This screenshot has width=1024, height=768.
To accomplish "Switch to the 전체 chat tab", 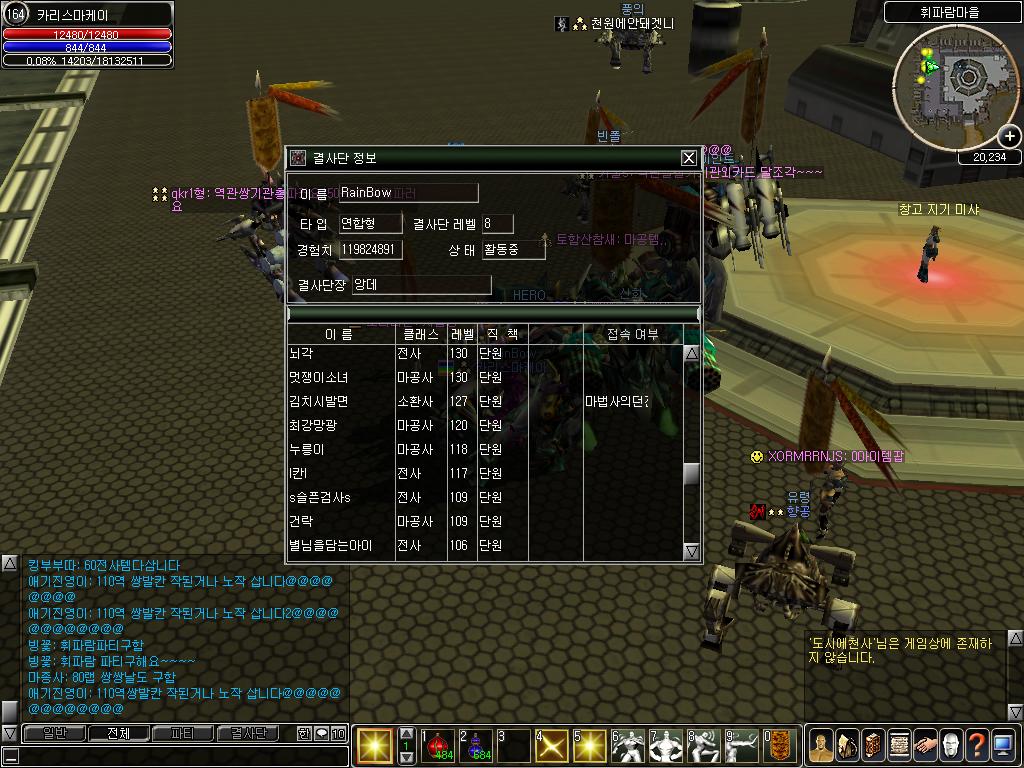I will pyautogui.click(x=117, y=733).
